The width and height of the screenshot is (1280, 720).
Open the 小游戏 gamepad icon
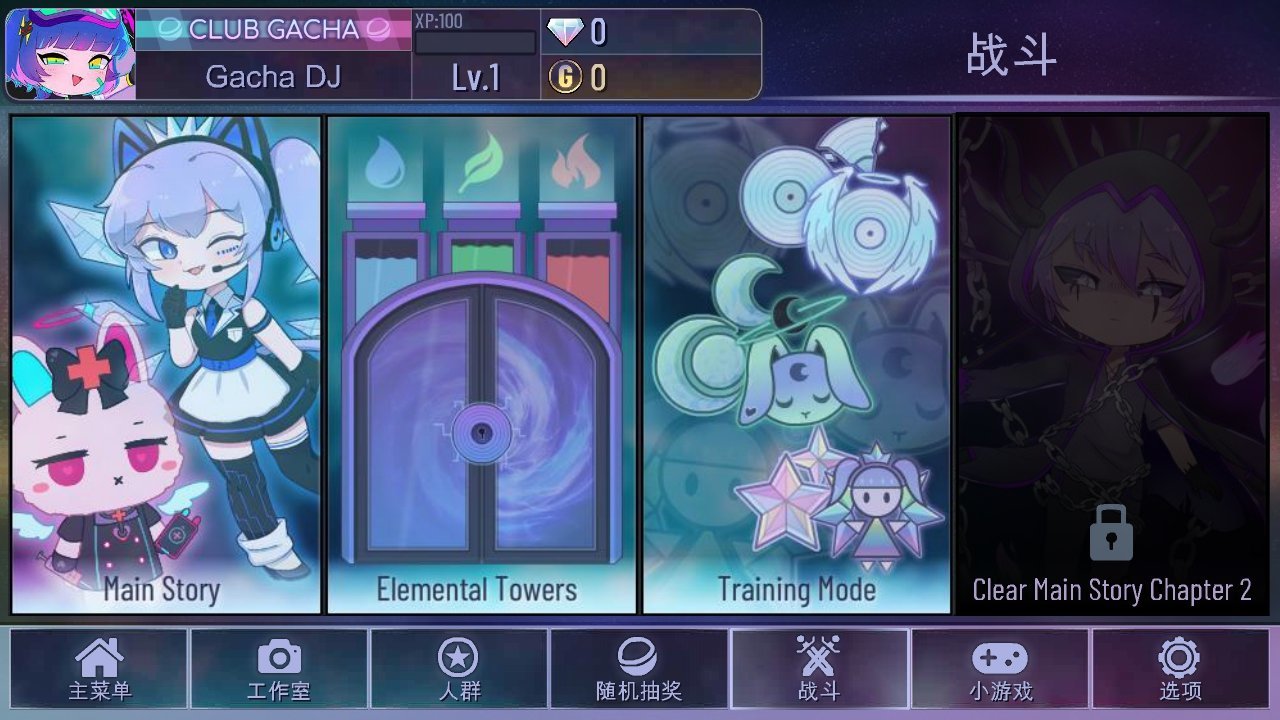(1000, 658)
